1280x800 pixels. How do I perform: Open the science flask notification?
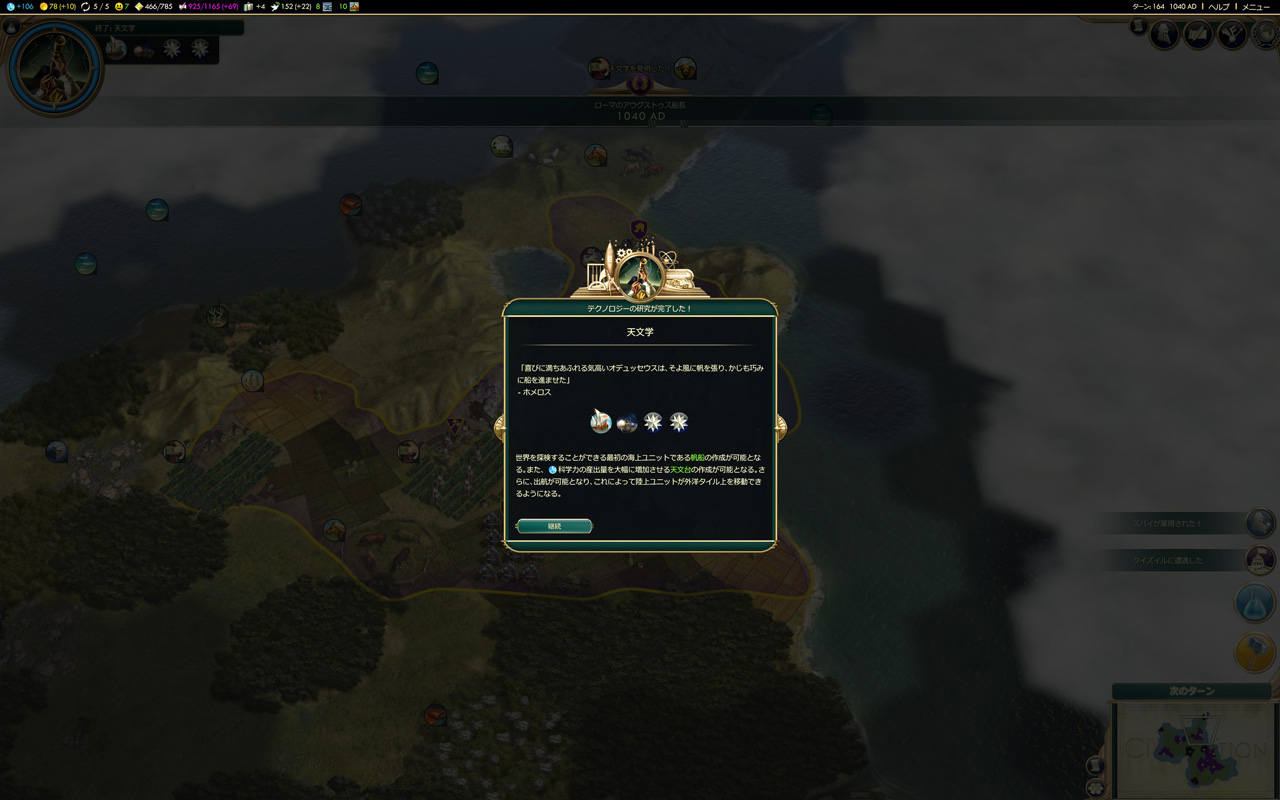tap(1256, 603)
